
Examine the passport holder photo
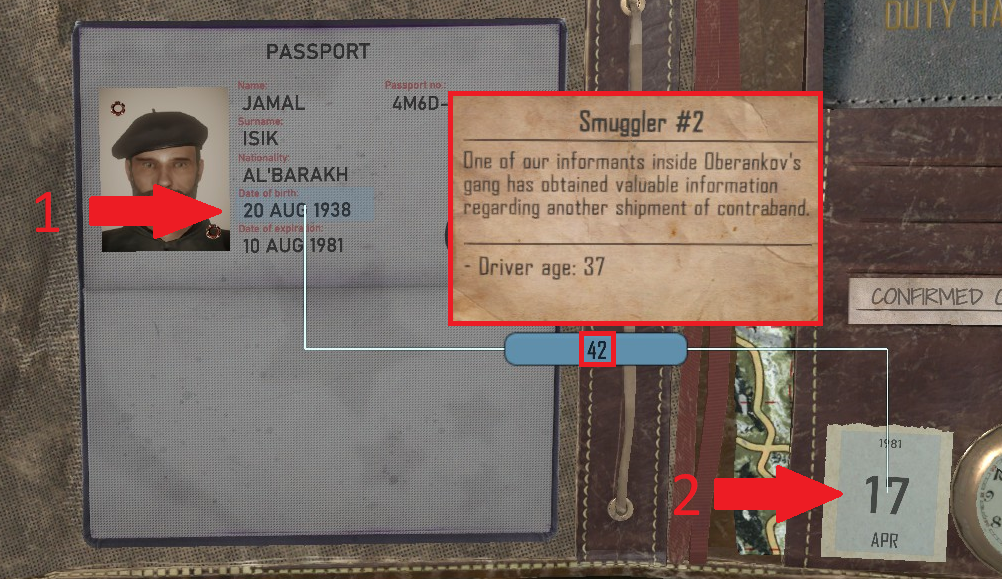click(x=165, y=168)
